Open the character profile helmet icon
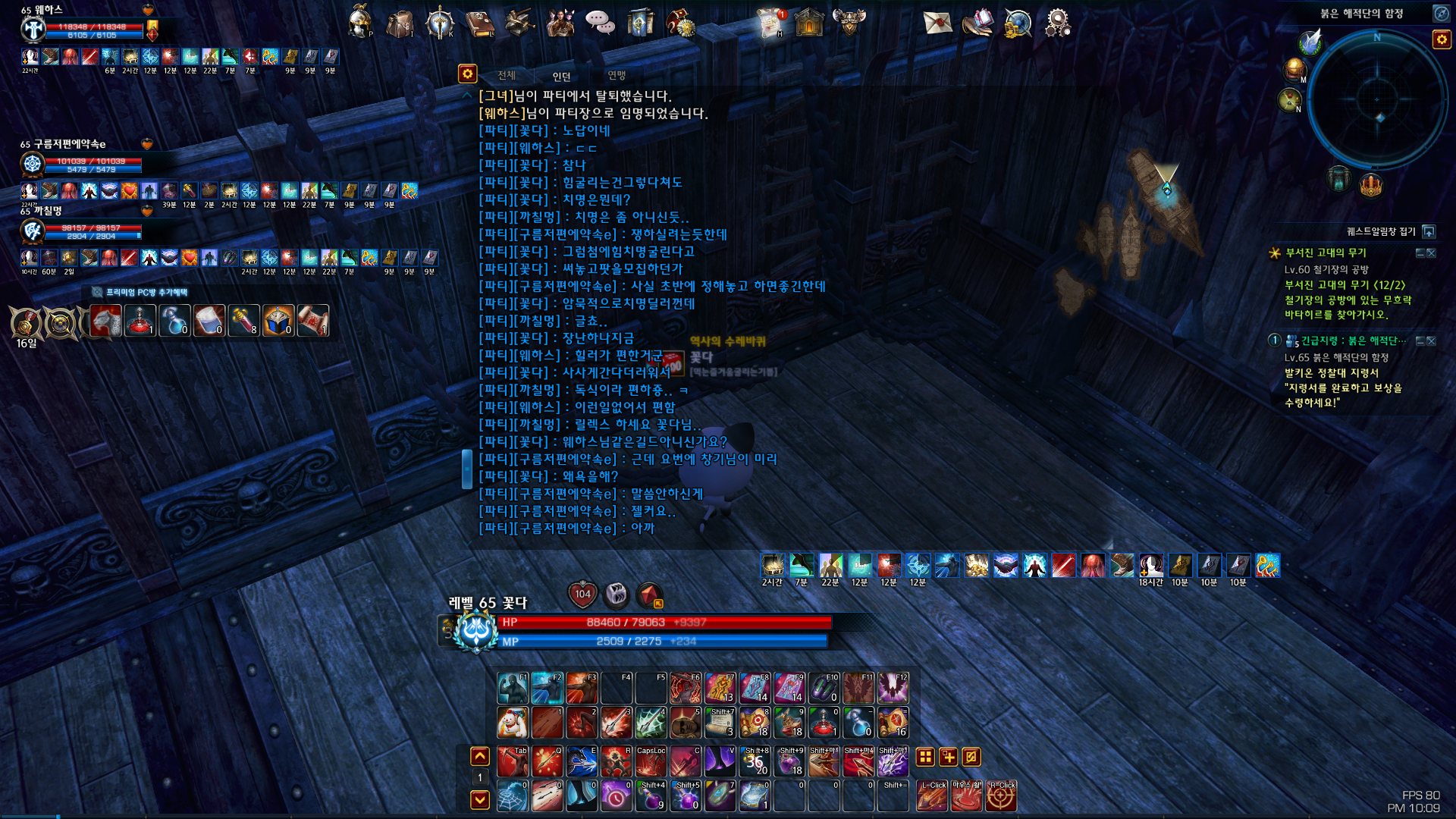The height and width of the screenshot is (819, 1456). coord(359,22)
